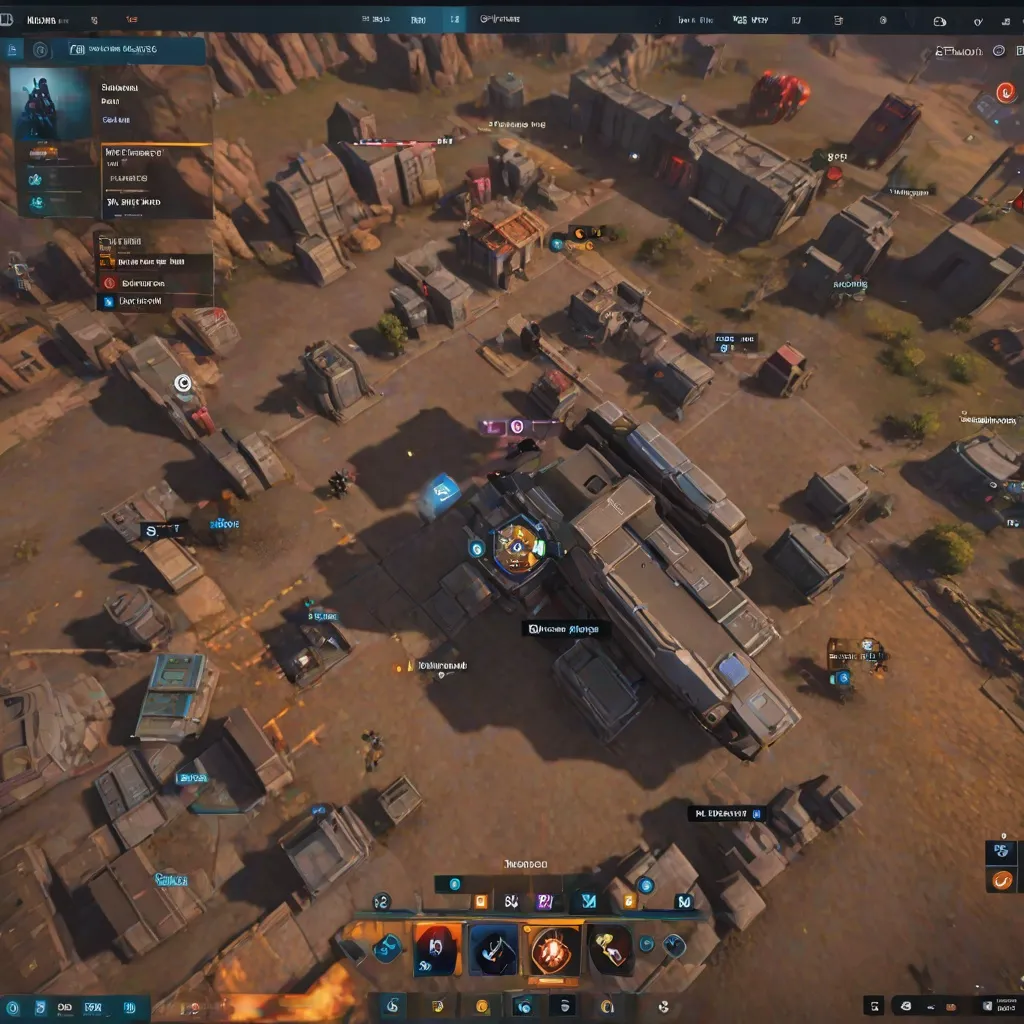Trigger the orange-framed ability icon
Image resolution: width=1024 pixels, height=1024 pixels.
(438, 949)
